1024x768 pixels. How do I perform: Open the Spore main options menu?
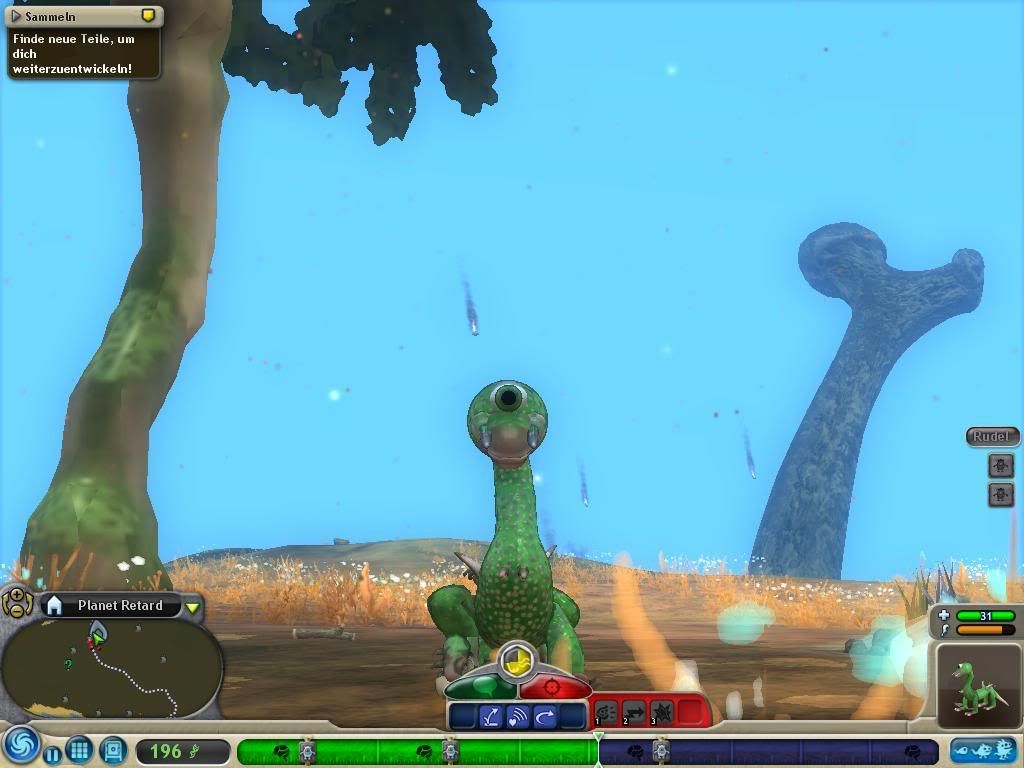[18, 746]
